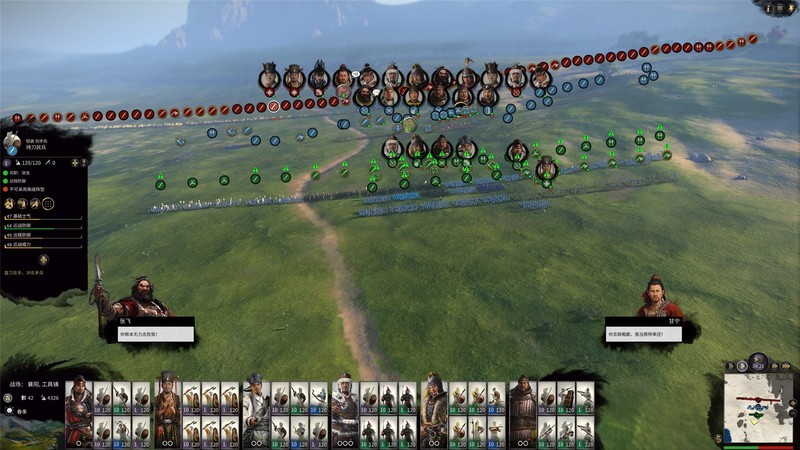Click the round time-control button showing the battle timer

click(x=758, y=360)
